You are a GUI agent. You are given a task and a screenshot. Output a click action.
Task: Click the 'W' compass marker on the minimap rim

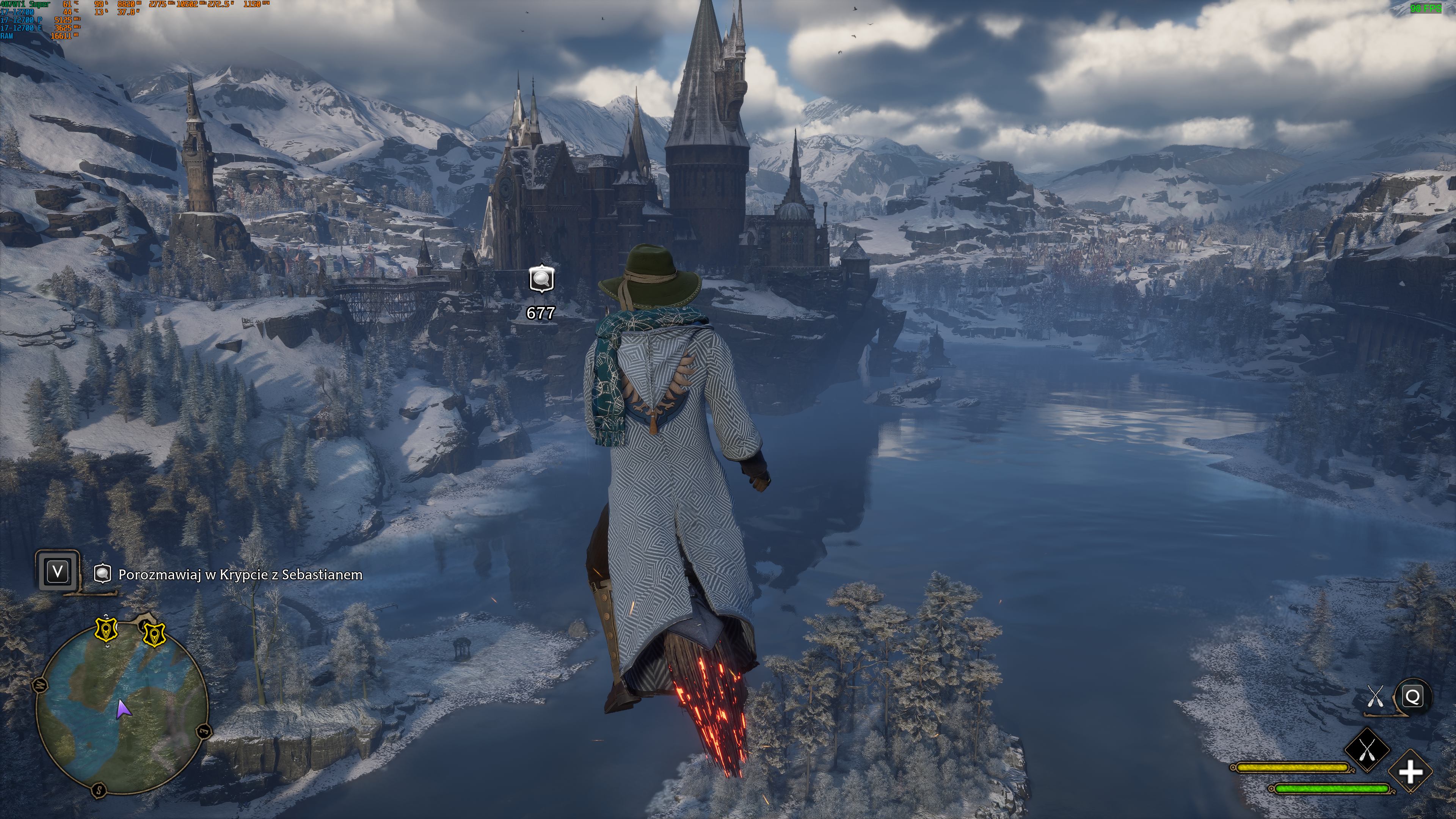point(40,686)
